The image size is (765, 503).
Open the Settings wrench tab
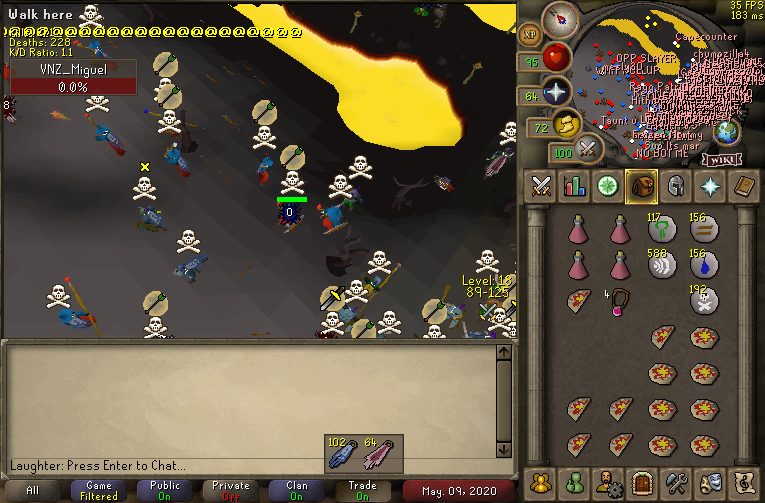click(677, 481)
